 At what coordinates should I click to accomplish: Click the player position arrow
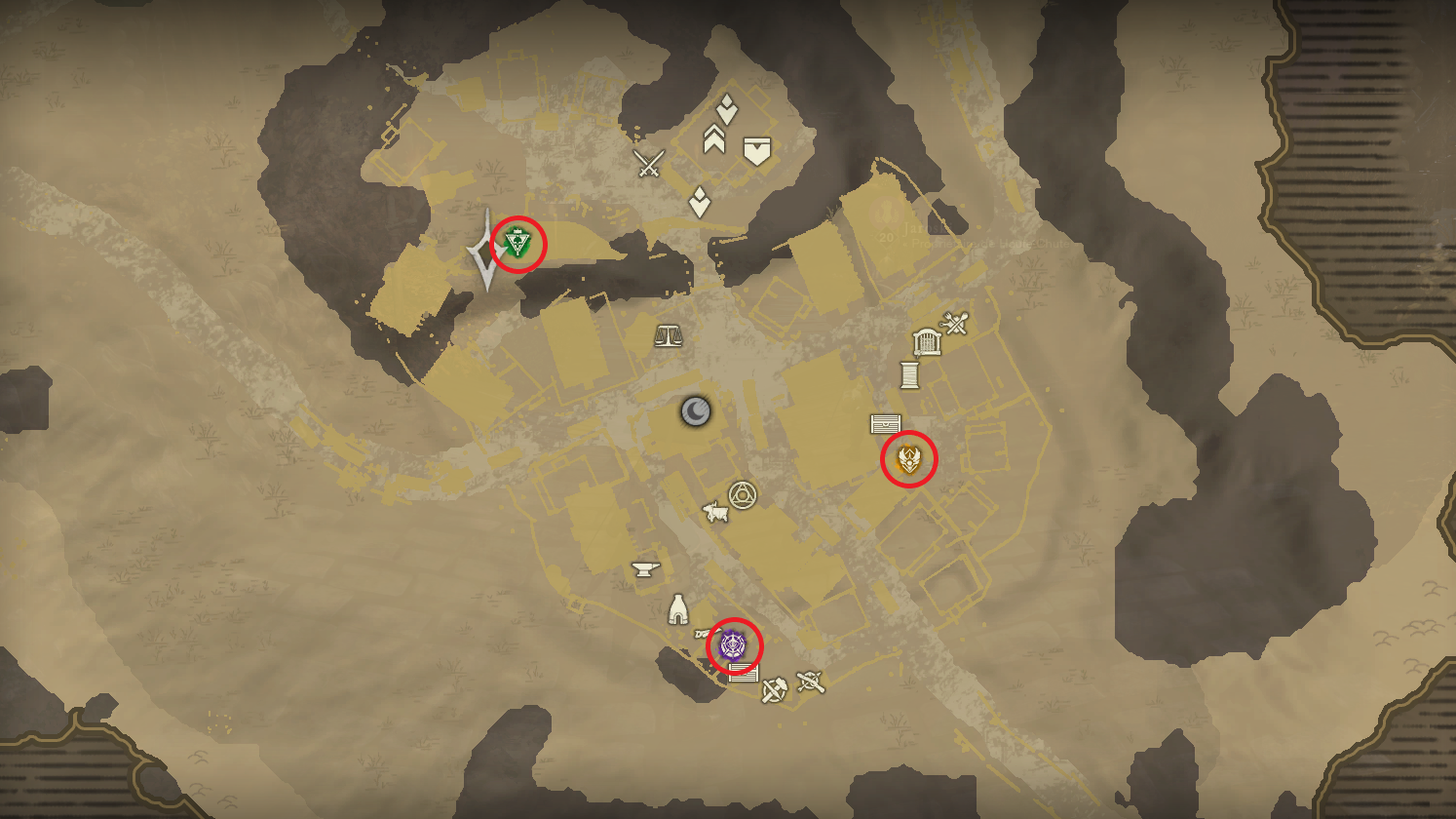click(x=485, y=251)
